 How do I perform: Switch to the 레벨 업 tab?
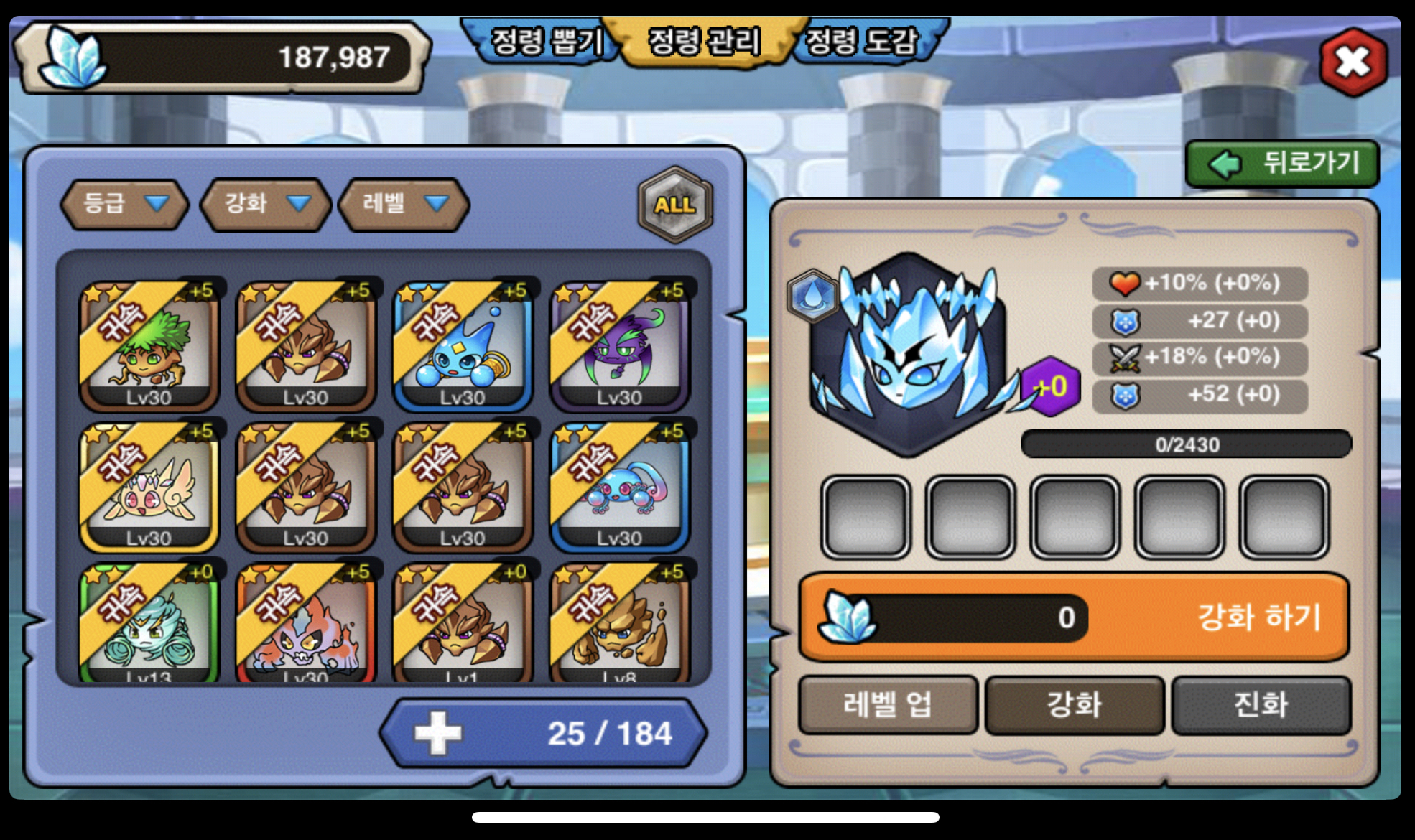click(x=888, y=704)
